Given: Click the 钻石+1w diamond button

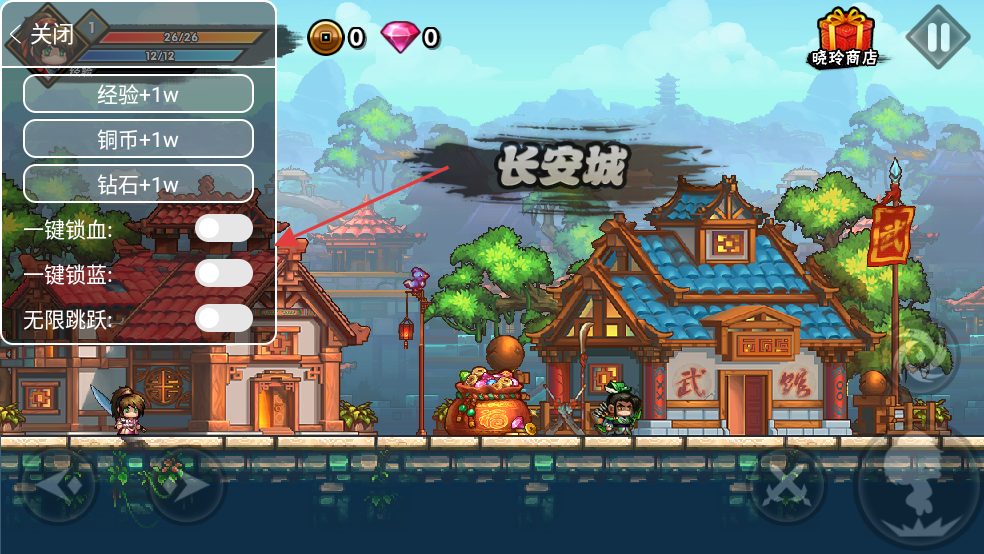Looking at the screenshot, I should 138,184.
